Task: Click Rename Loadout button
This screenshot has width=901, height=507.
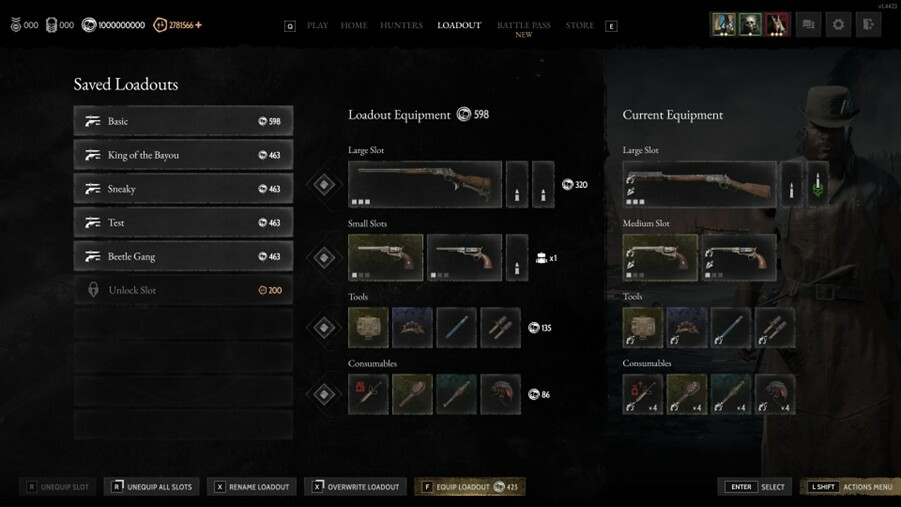Action: tap(252, 487)
